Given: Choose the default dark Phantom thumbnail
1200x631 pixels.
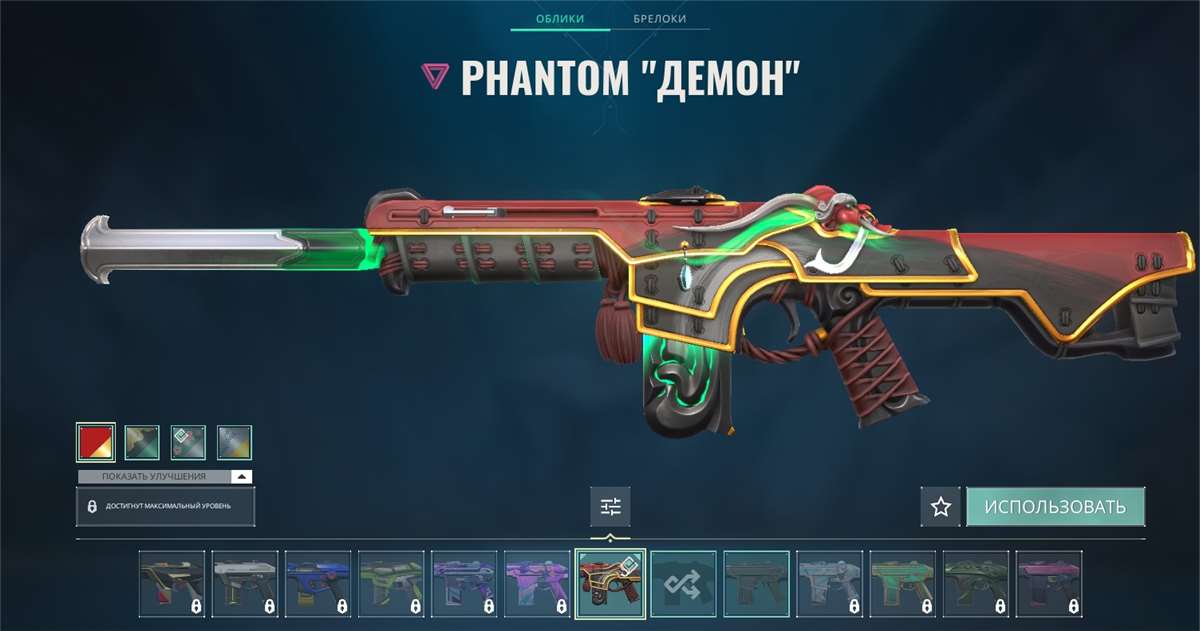Looking at the screenshot, I should click(757, 583).
